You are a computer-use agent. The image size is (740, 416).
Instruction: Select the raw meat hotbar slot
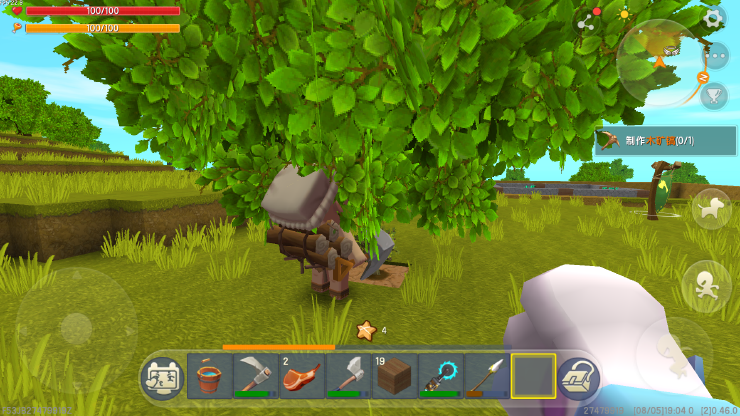tap(302, 377)
